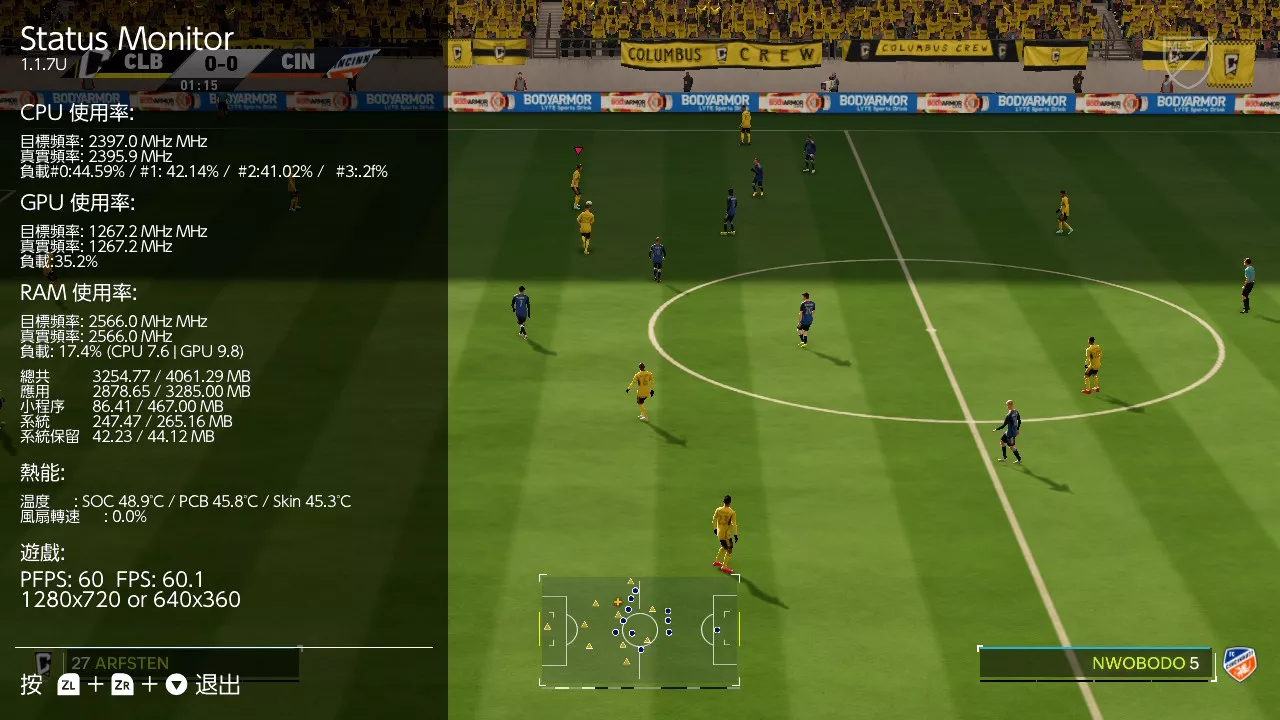Click the Columbus Crew logo on the scoreboard

(95, 62)
